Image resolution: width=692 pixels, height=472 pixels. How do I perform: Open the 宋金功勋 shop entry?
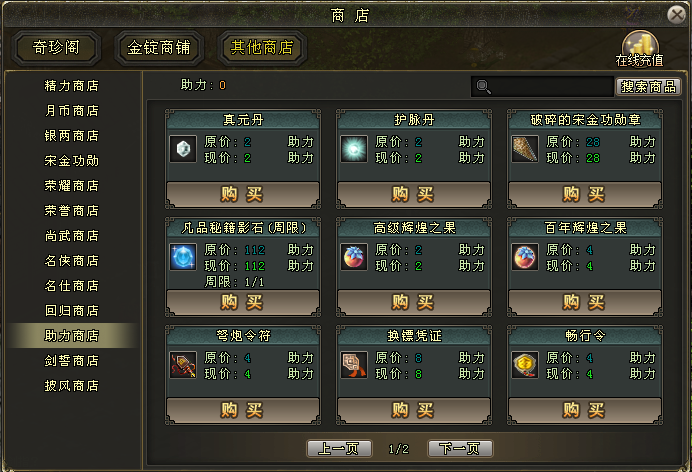72,160
